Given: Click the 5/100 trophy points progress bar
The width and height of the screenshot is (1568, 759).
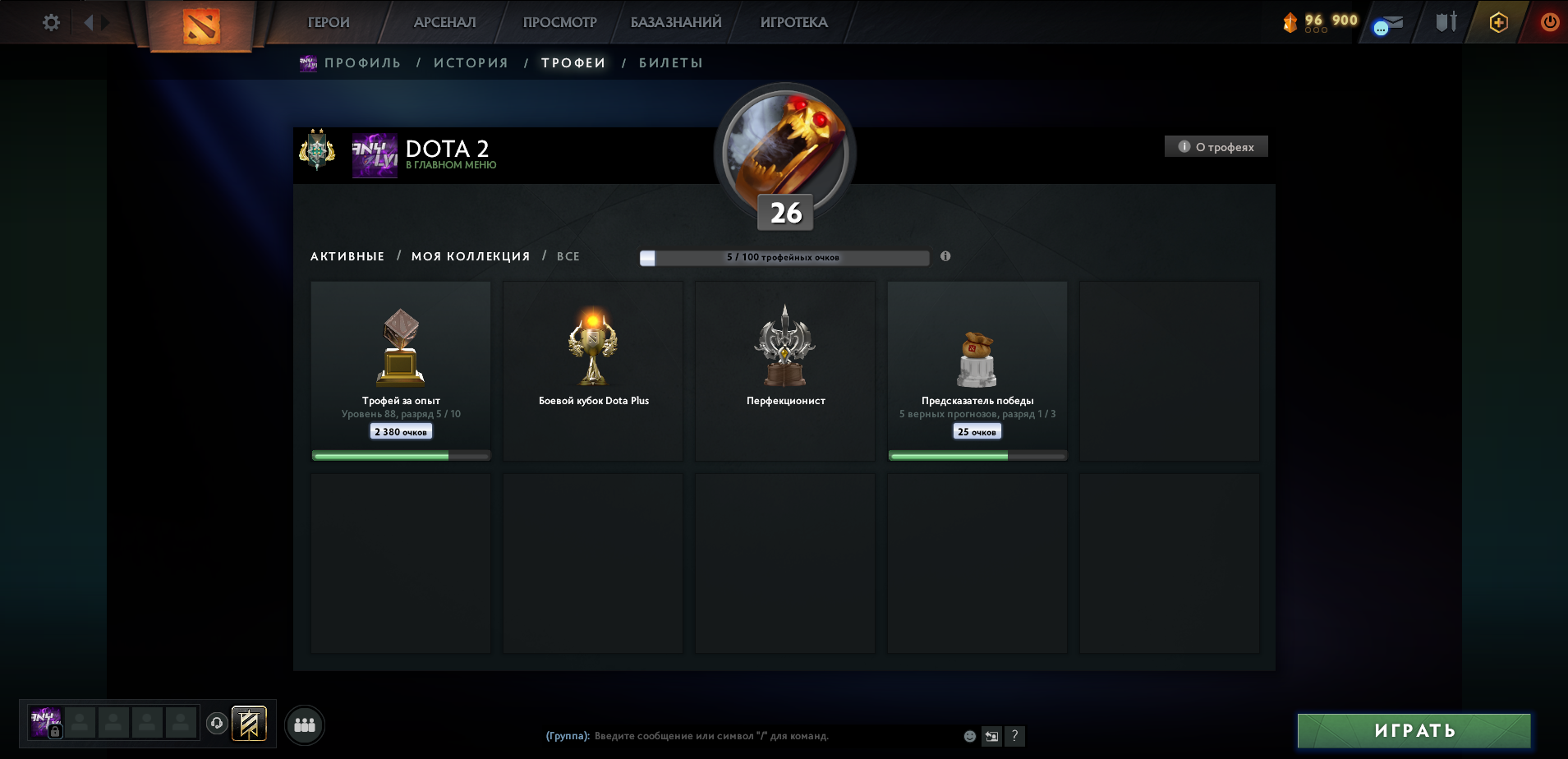Looking at the screenshot, I should point(784,256).
